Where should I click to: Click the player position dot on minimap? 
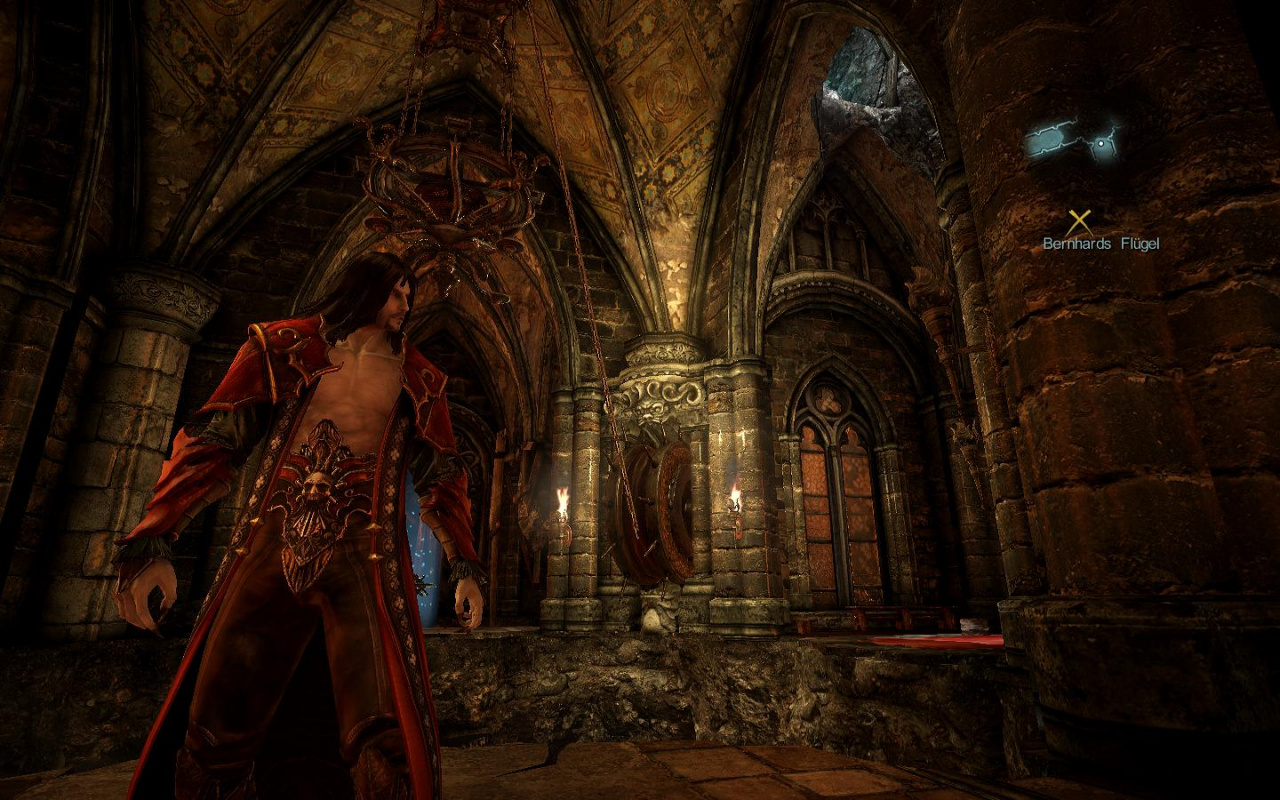pos(1101,143)
